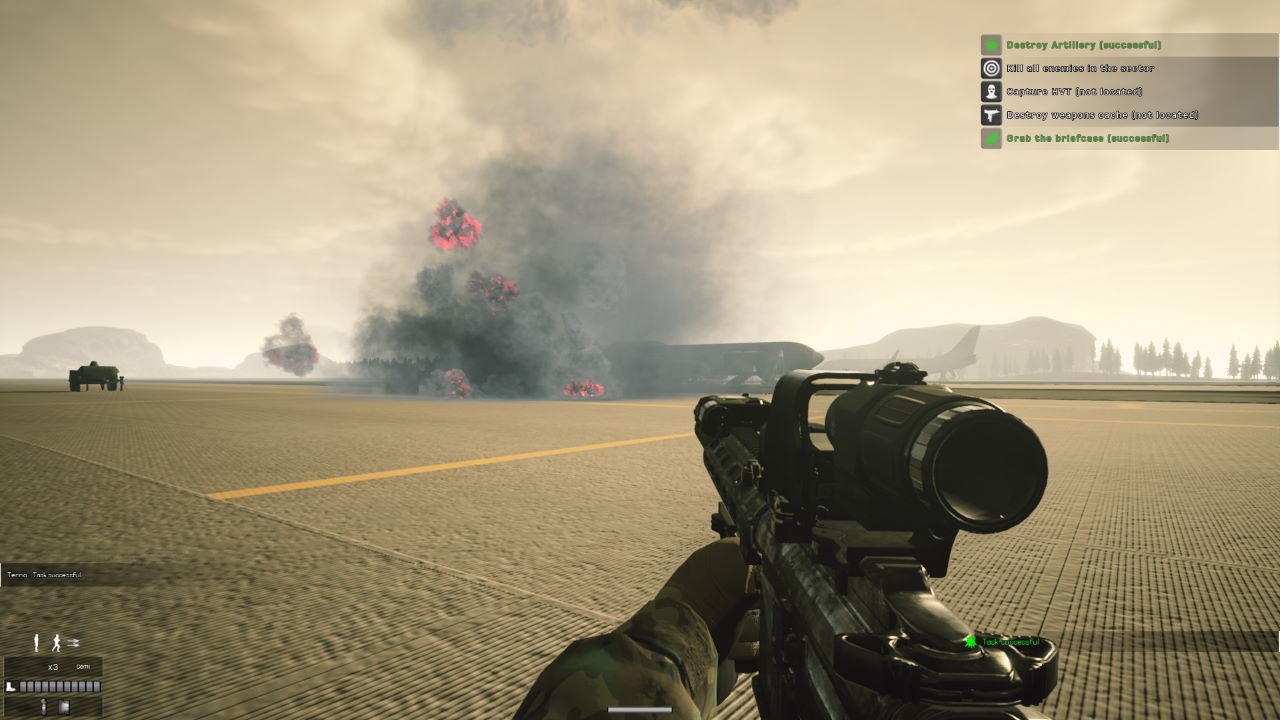
Task: Click the standing stance indicator icon
Action: pos(38,643)
